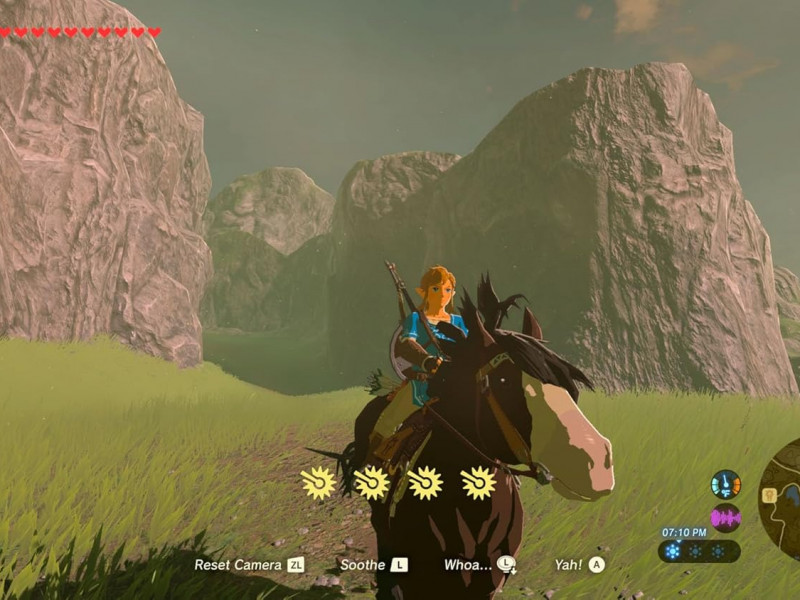This screenshot has height=600, width=800.
Task: Click the purple noise meter icon
Action: (x=726, y=517)
